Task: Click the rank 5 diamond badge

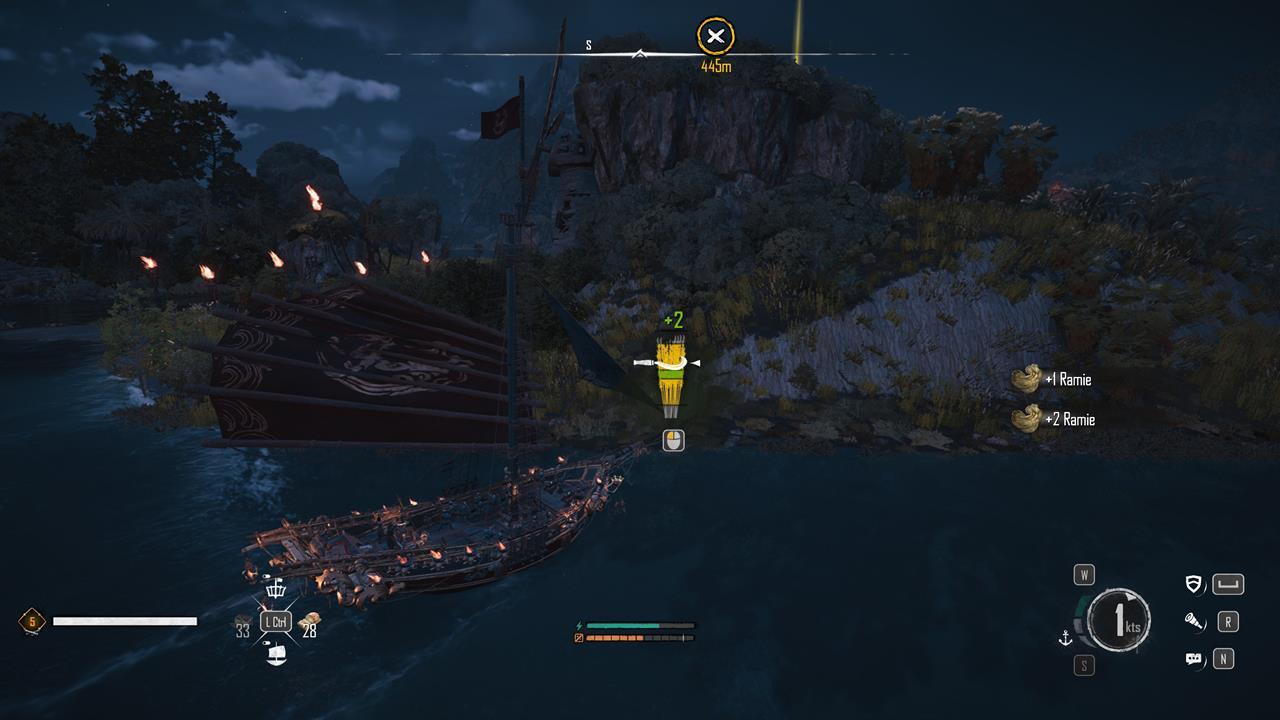Action: point(32,622)
